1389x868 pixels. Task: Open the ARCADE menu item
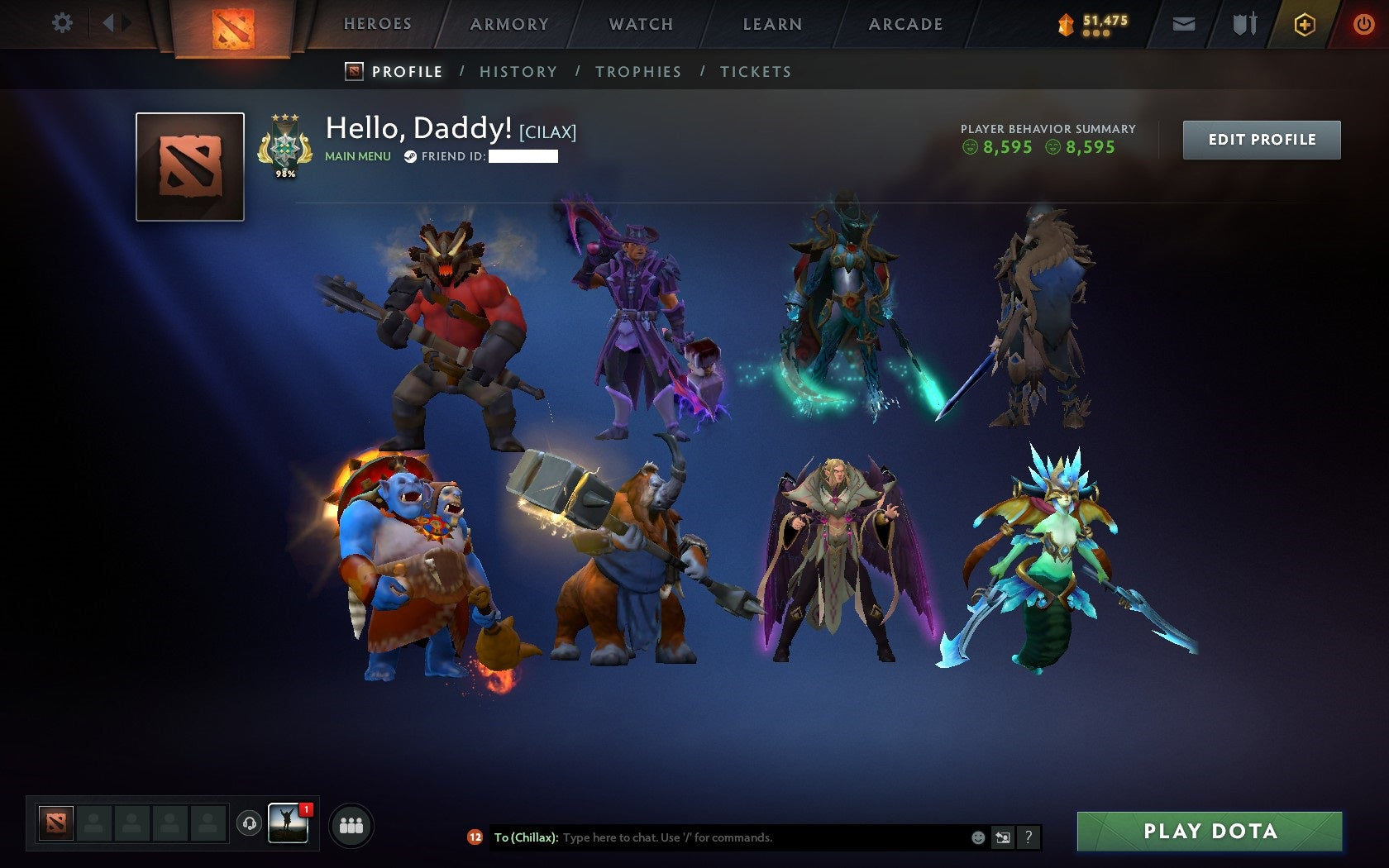(x=905, y=24)
